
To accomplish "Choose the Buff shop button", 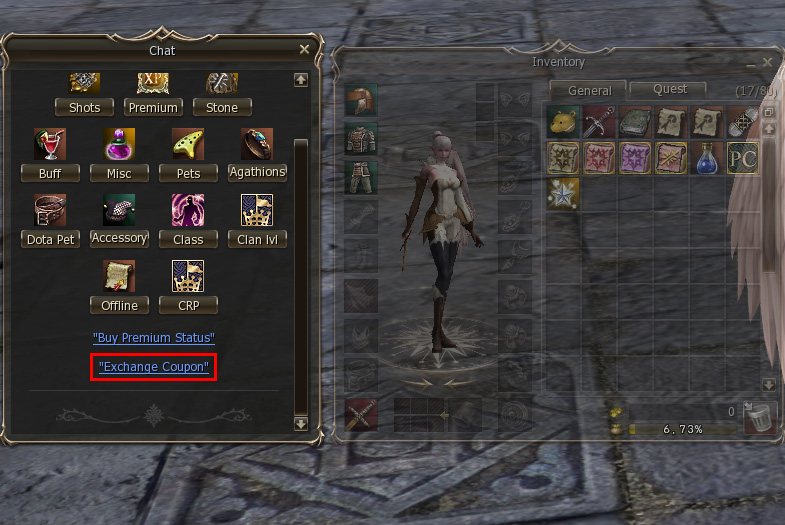I will pyautogui.click(x=50, y=173).
